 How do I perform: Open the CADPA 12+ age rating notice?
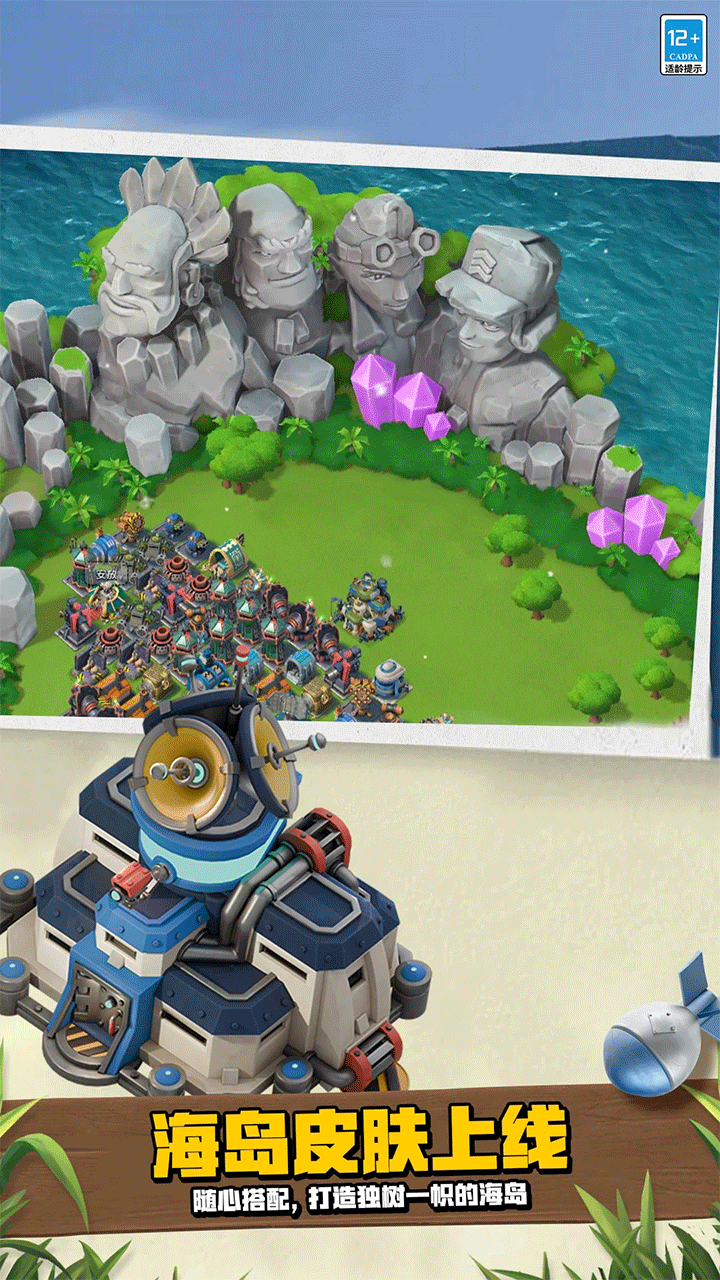pyautogui.click(x=683, y=45)
